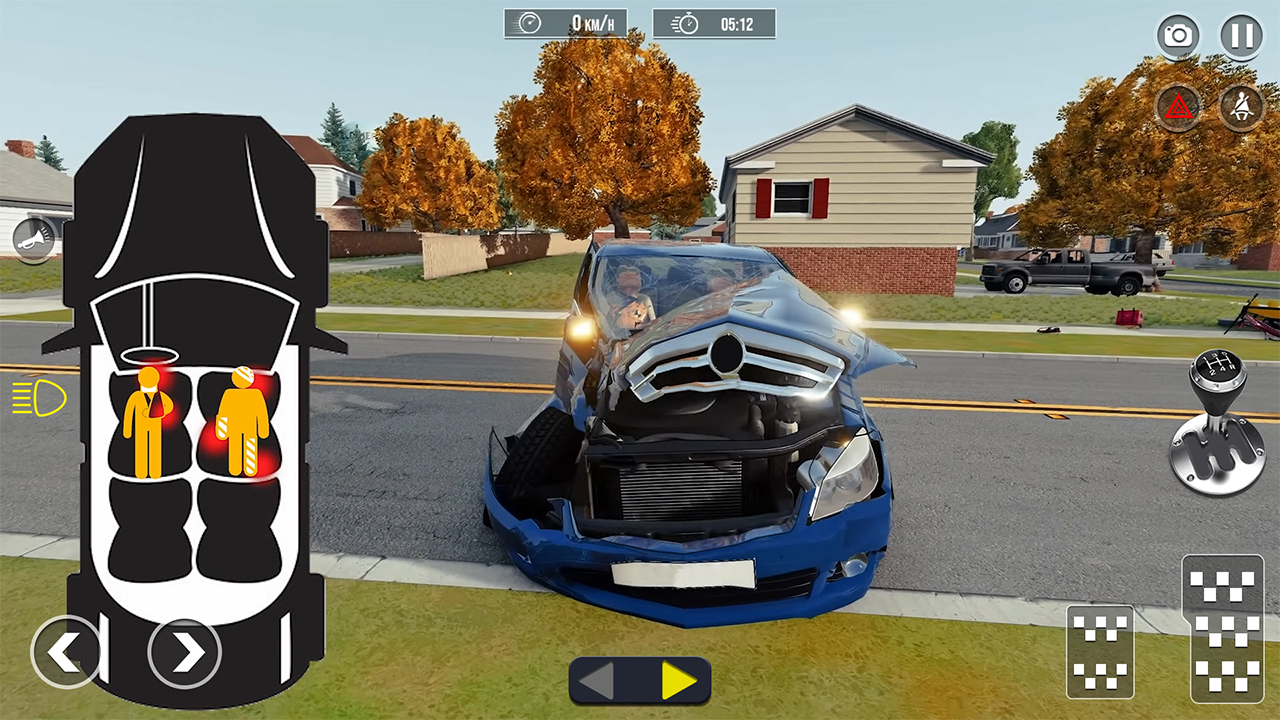This screenshot has height=720, width=1280.
Task: Click the speedometer showing 0 km/h
Action: click(567, 23)
